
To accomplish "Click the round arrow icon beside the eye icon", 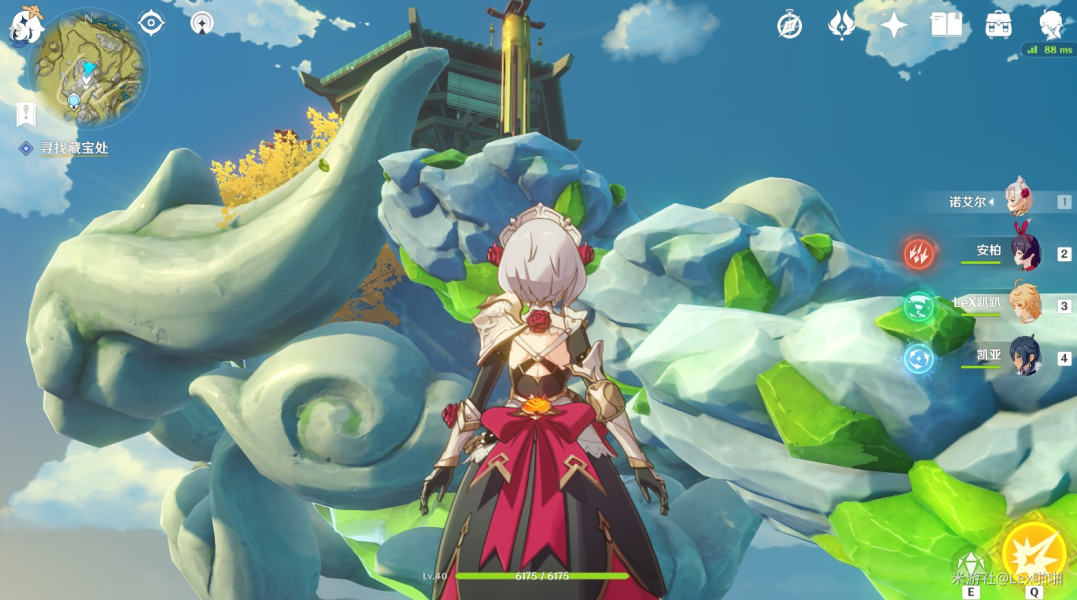I will [x=202, y=22].
